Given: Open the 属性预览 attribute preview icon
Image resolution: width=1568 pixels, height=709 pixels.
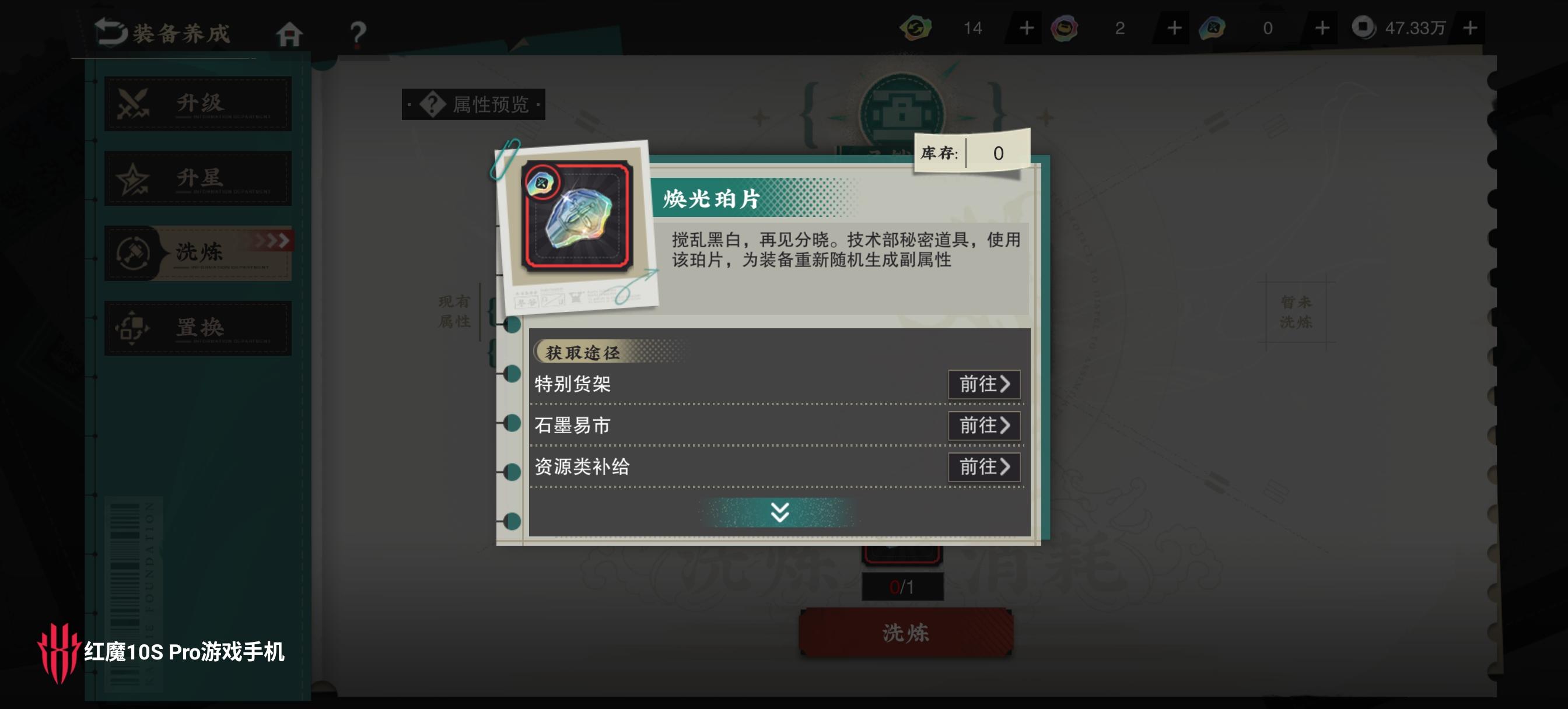Looking at the screenshot, I should pyautogui.click(x=432, y=104).
